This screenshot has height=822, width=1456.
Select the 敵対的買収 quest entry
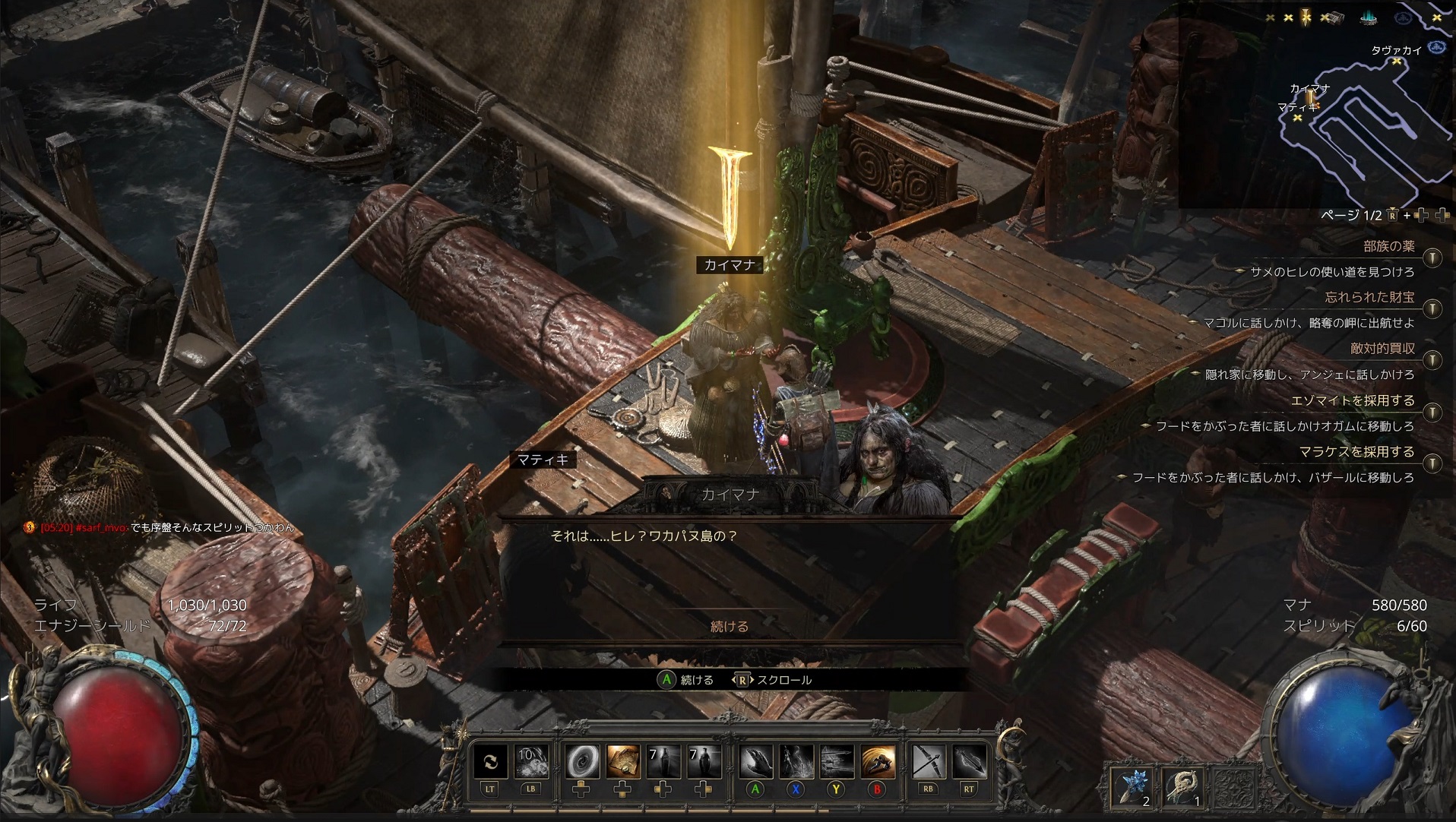coord(1382,349)
